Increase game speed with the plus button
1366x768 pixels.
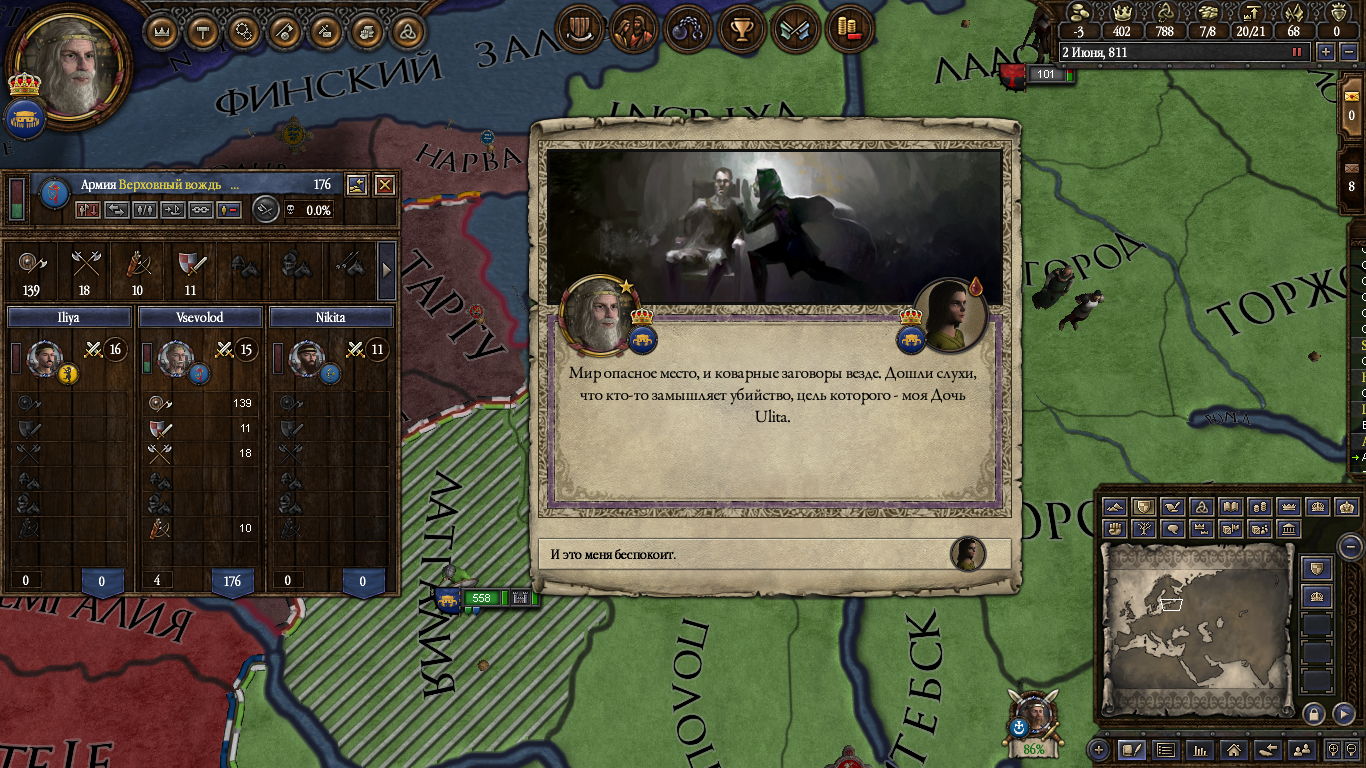[1326, 52]
